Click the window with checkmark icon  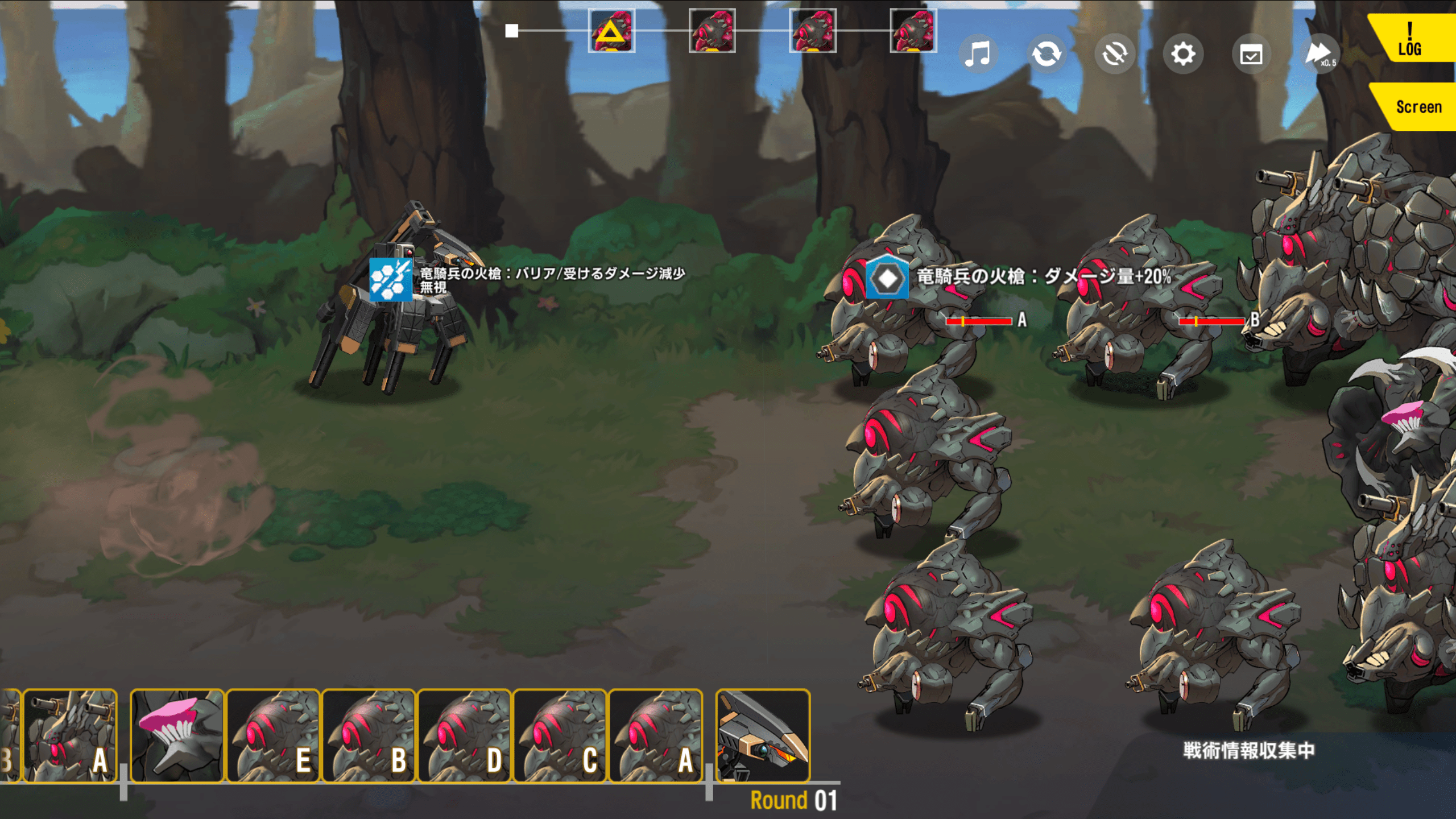coord(1251,55)
